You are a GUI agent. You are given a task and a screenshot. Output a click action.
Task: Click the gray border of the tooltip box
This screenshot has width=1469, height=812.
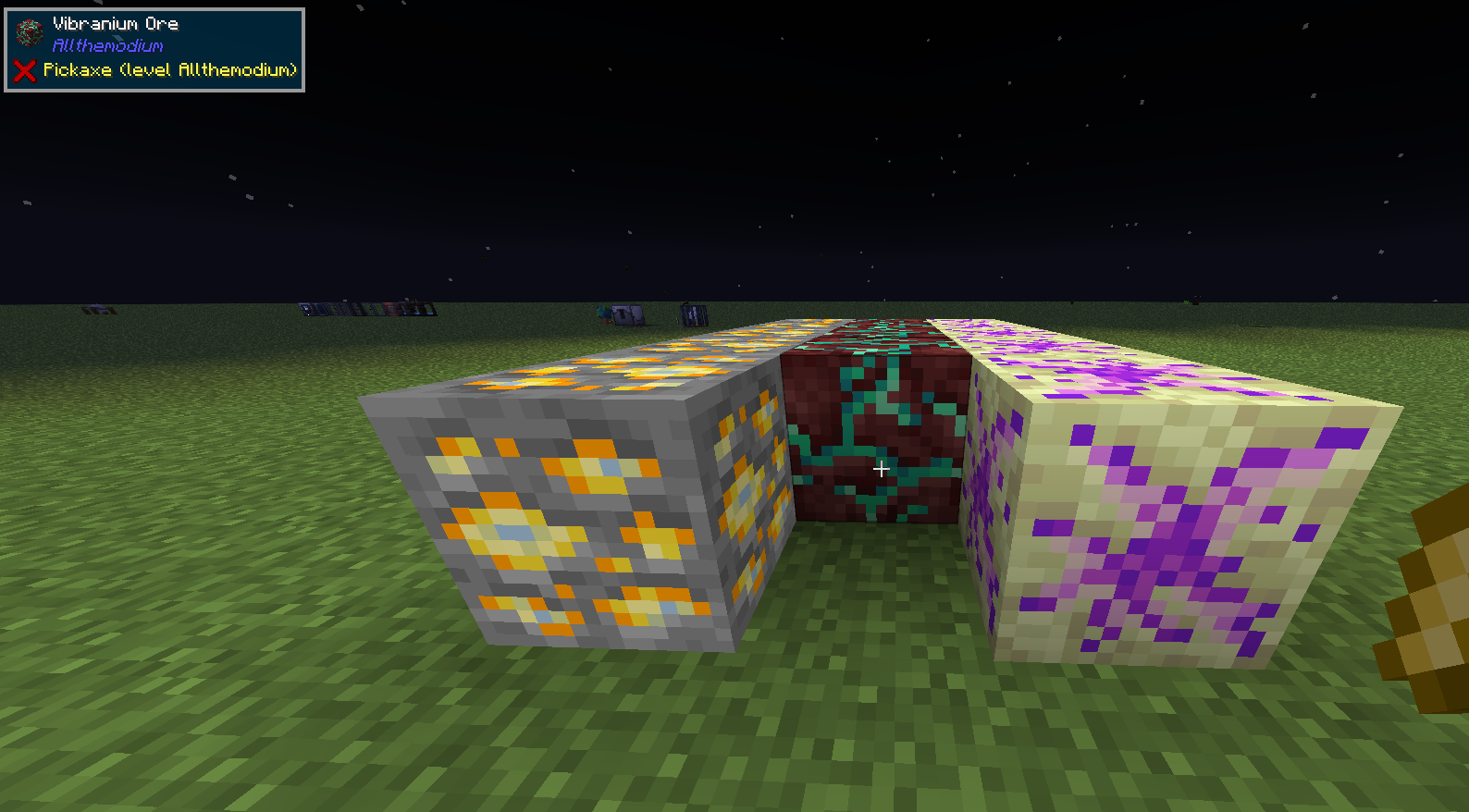[154, 9]
